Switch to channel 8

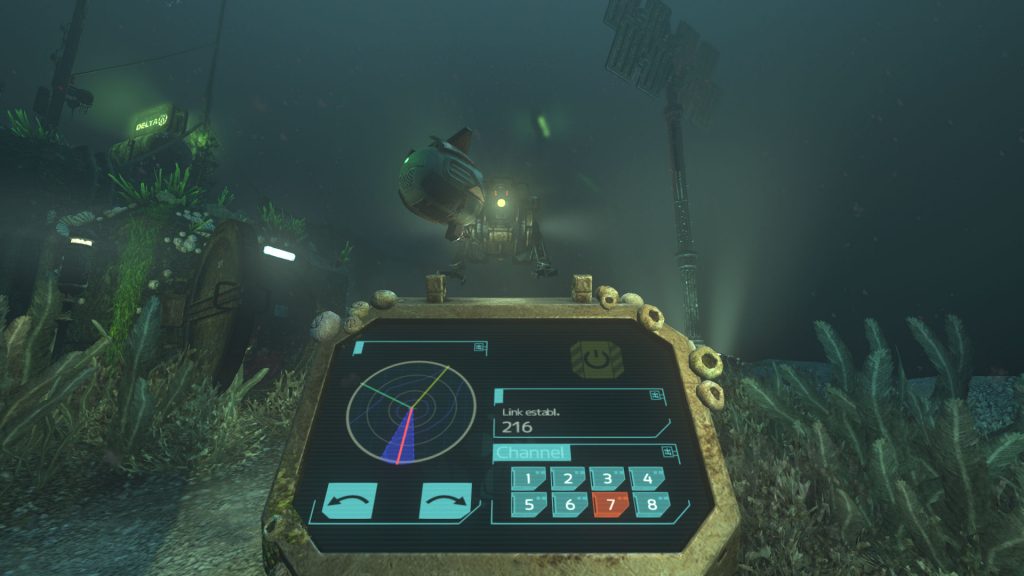(652, 504)
